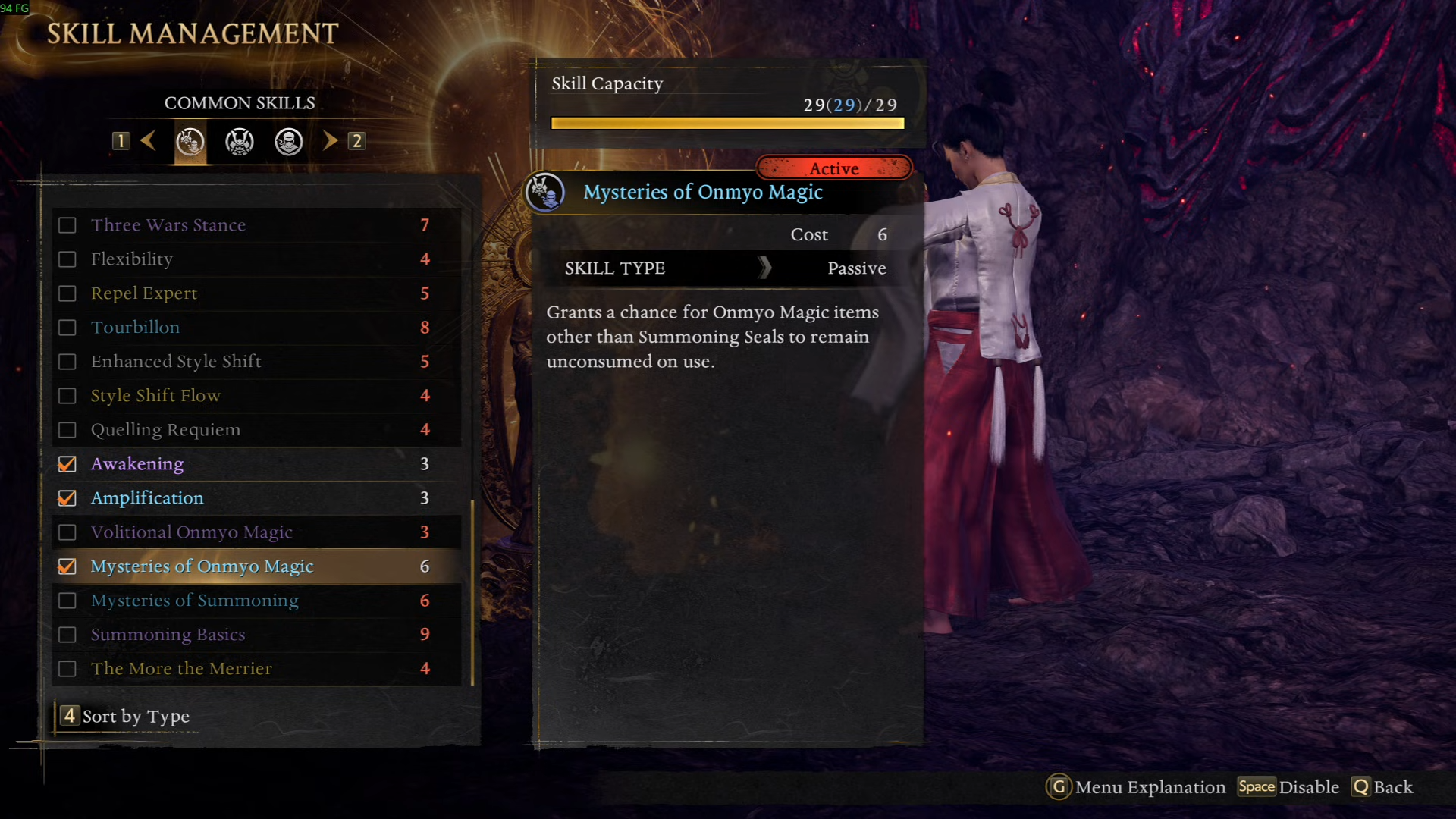The image size is (1456, 819).
Task: Tick the Quelling Requiem checkbox
Action: coord(67,430)
